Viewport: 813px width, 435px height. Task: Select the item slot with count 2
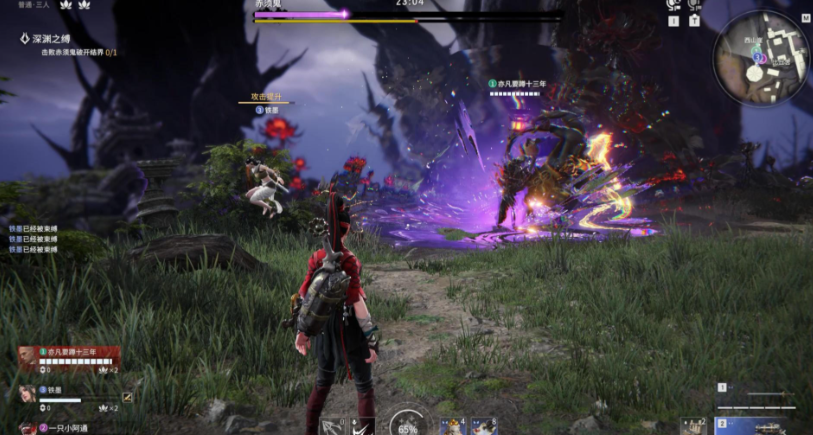(x=694, y=427)
